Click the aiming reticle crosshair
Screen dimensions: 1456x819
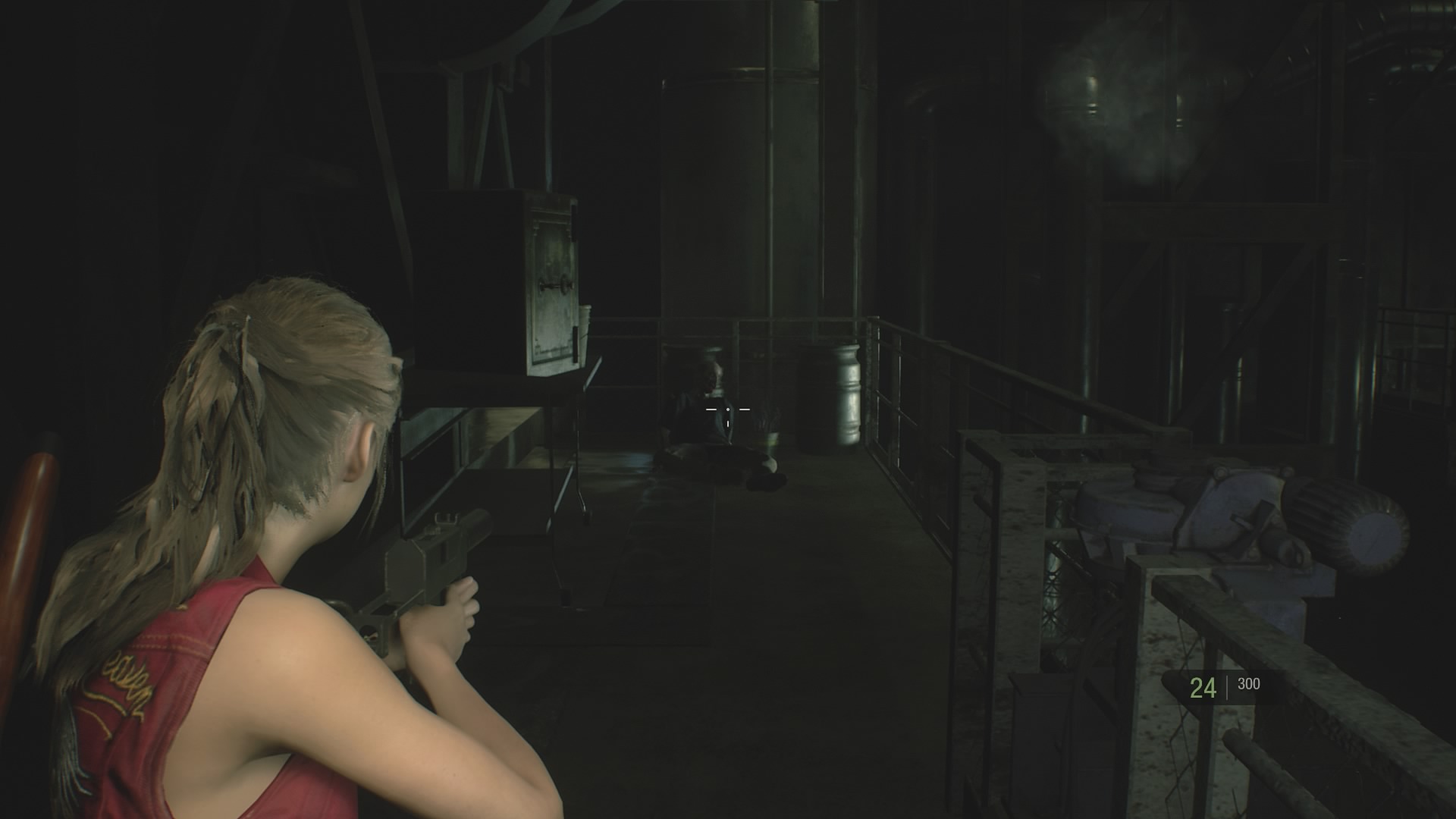728,409
